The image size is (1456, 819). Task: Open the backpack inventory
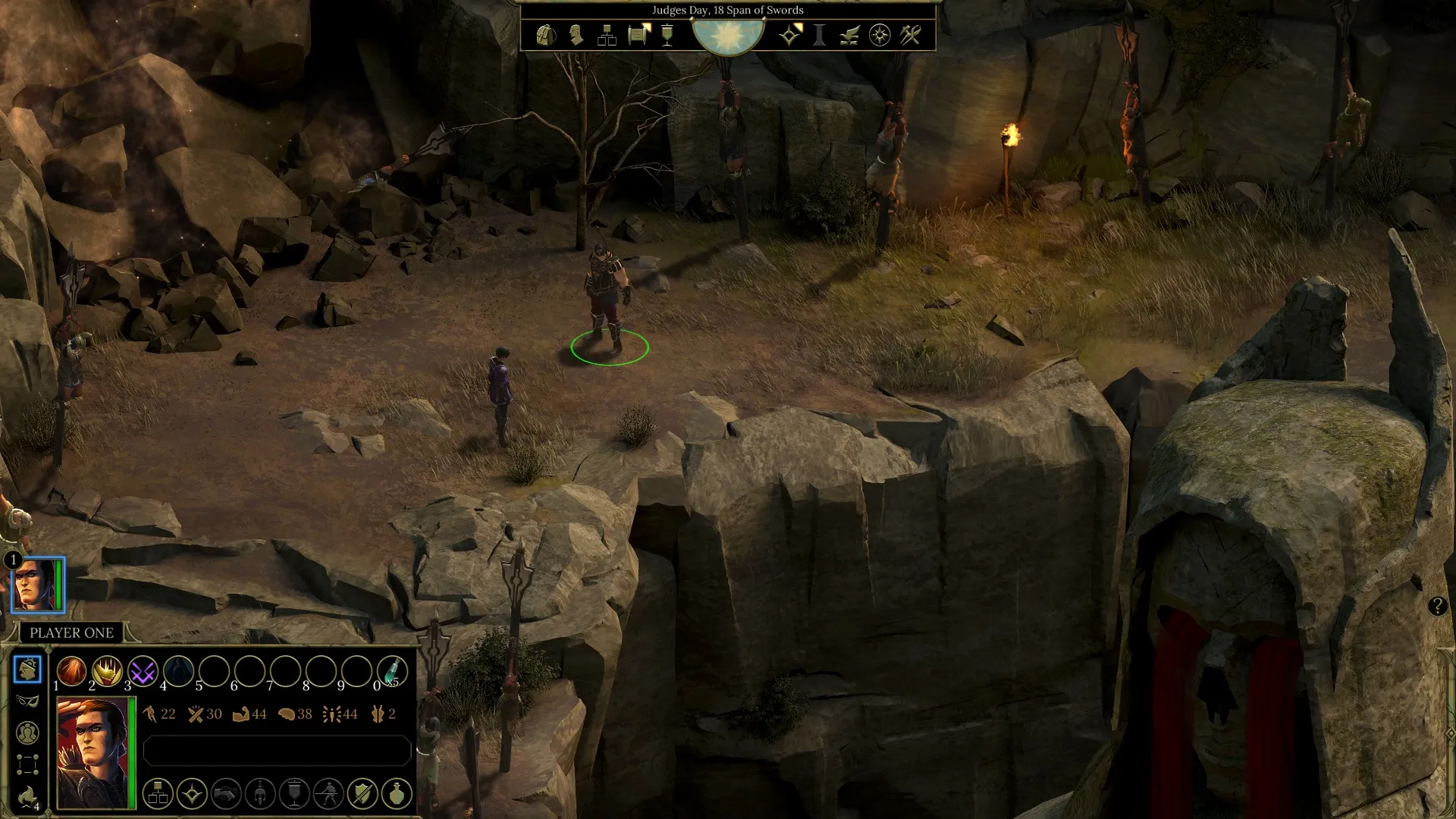tap(545, 35)
